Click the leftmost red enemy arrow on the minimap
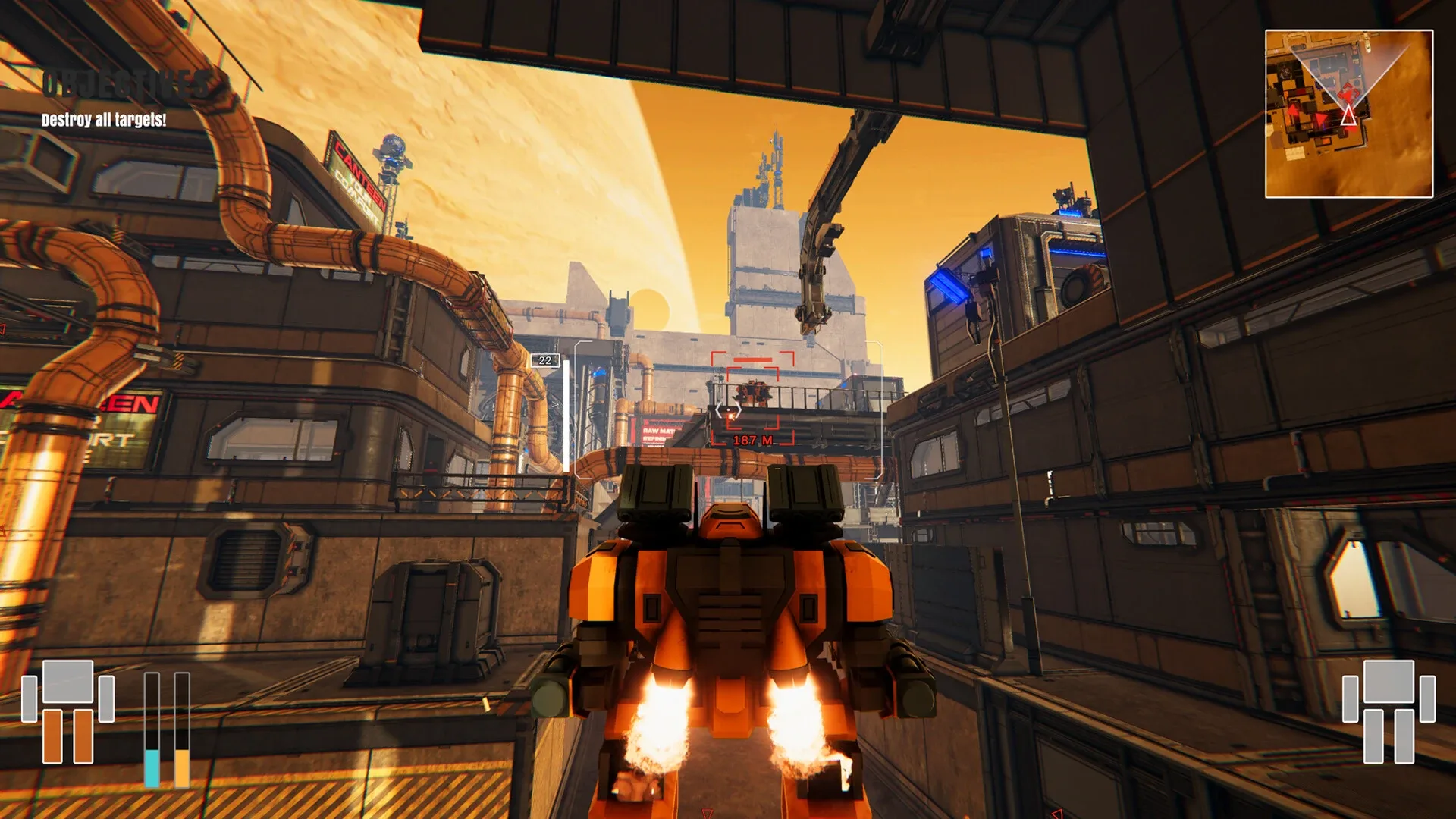Image resolution: width=1456 pixels, height=819 pixels. [x=1291, y=111]
